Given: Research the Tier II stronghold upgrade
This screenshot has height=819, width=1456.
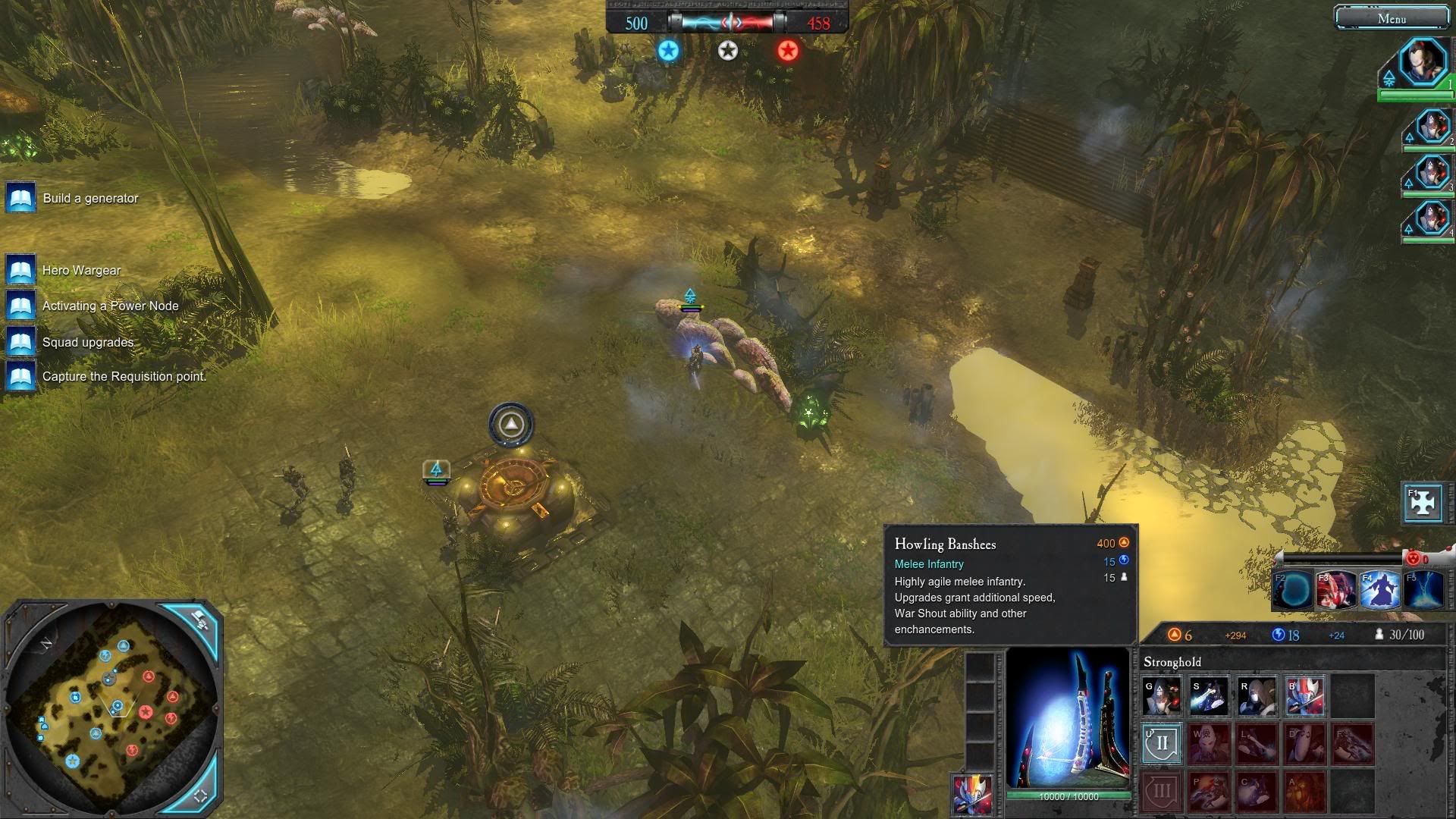Looking at the screenshot, I should [1162, 743].
